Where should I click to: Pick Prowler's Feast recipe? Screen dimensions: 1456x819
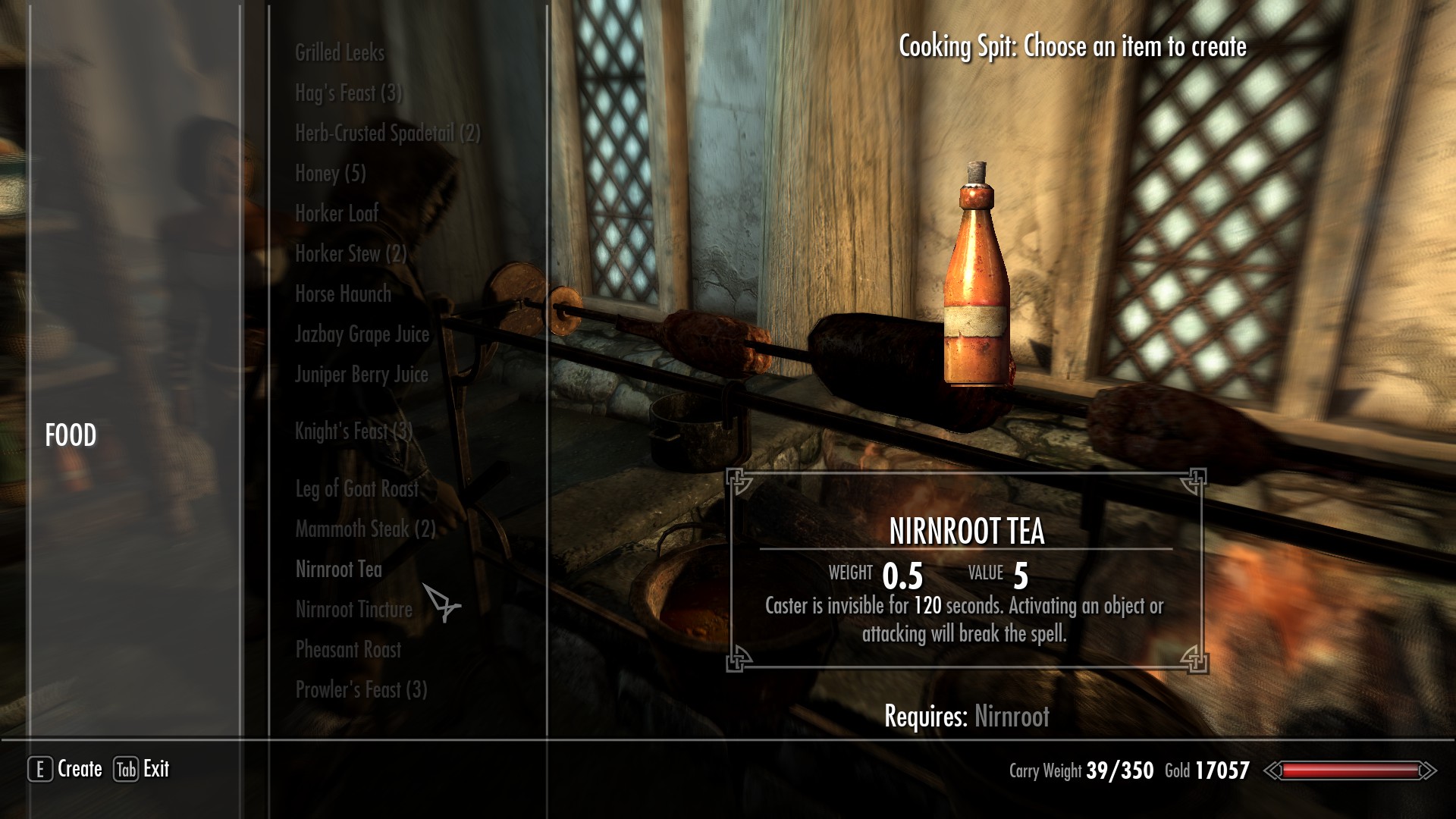(361, 690)
